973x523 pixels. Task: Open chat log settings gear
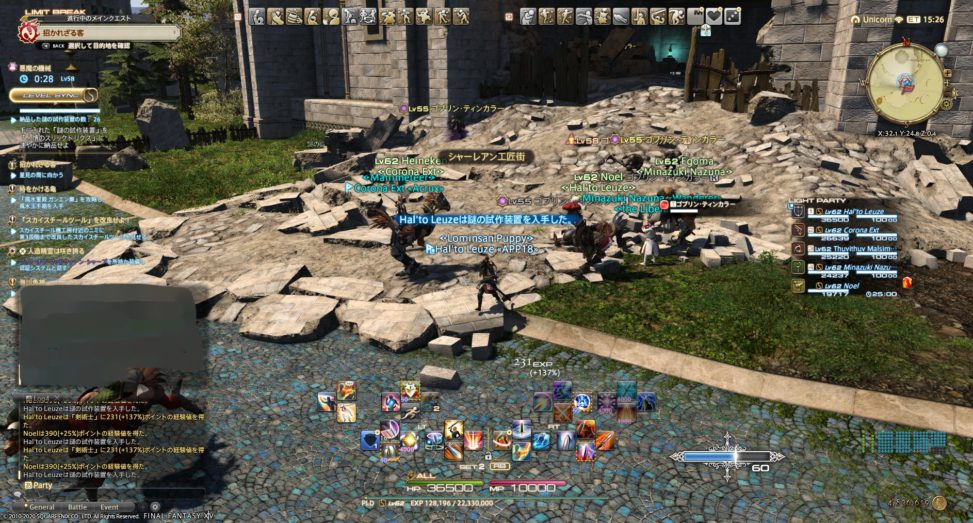coord(154,507)
